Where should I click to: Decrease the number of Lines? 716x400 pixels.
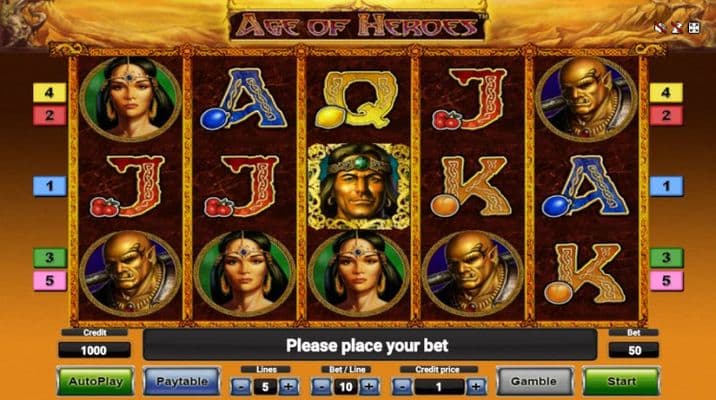pyautogui.click(x=241, y=386)
